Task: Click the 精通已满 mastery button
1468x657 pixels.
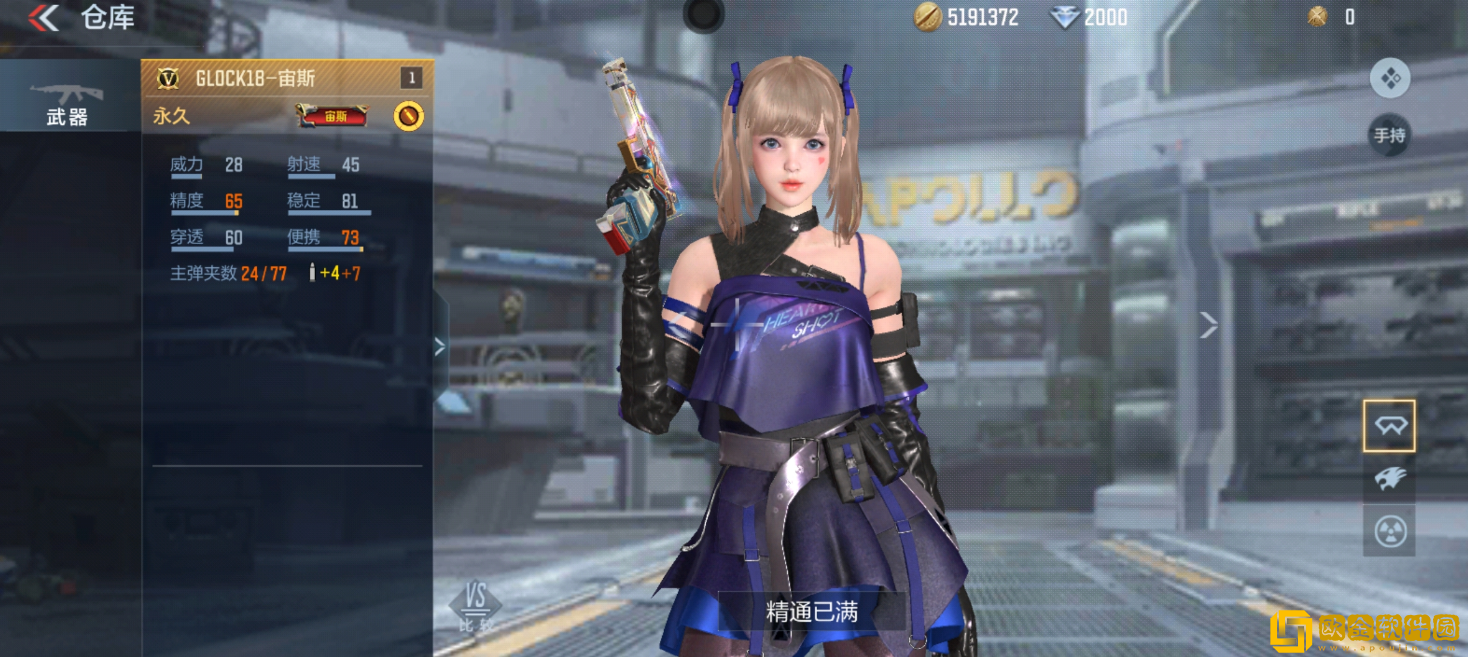Action: pyautogui.click(x=812, y=611)
